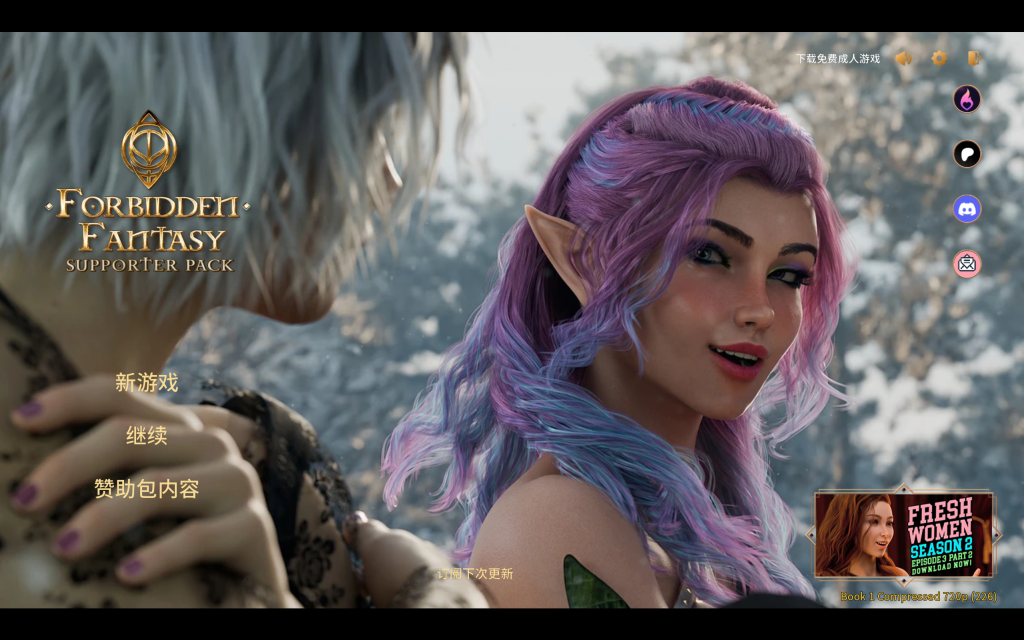Screen dimensions: 1024x640
Task: Click the 下载免费成人游戏 download link
Action: tap(838, 59)
